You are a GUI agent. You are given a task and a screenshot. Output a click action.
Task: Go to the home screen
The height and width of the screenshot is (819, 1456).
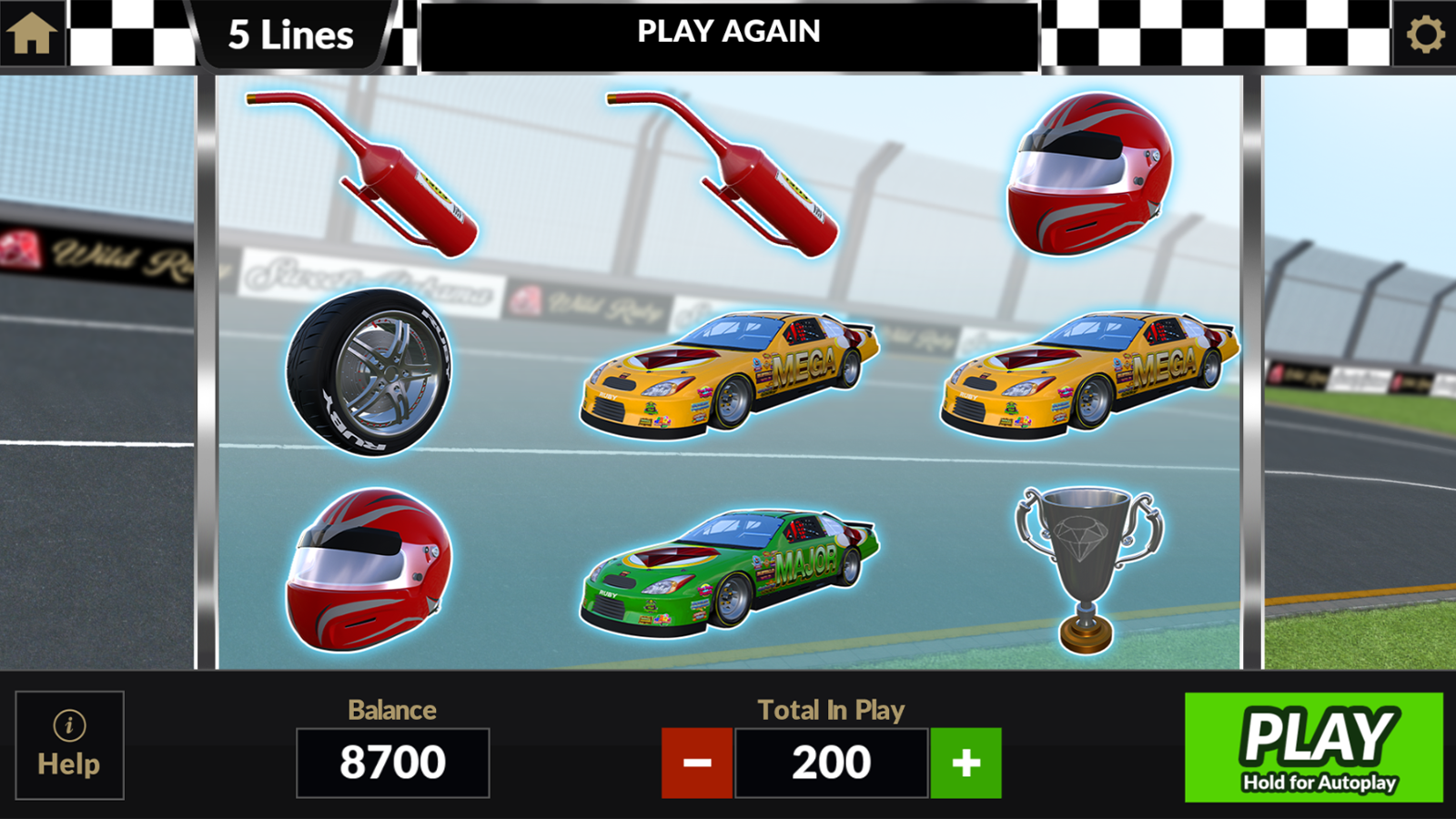pos(33,34)
